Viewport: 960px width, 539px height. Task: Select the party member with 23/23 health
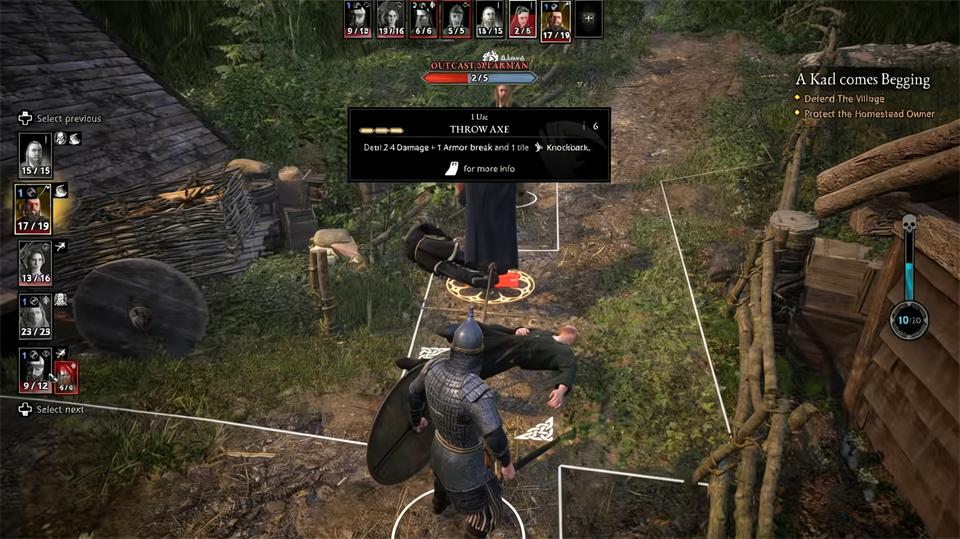pos(35,318)
